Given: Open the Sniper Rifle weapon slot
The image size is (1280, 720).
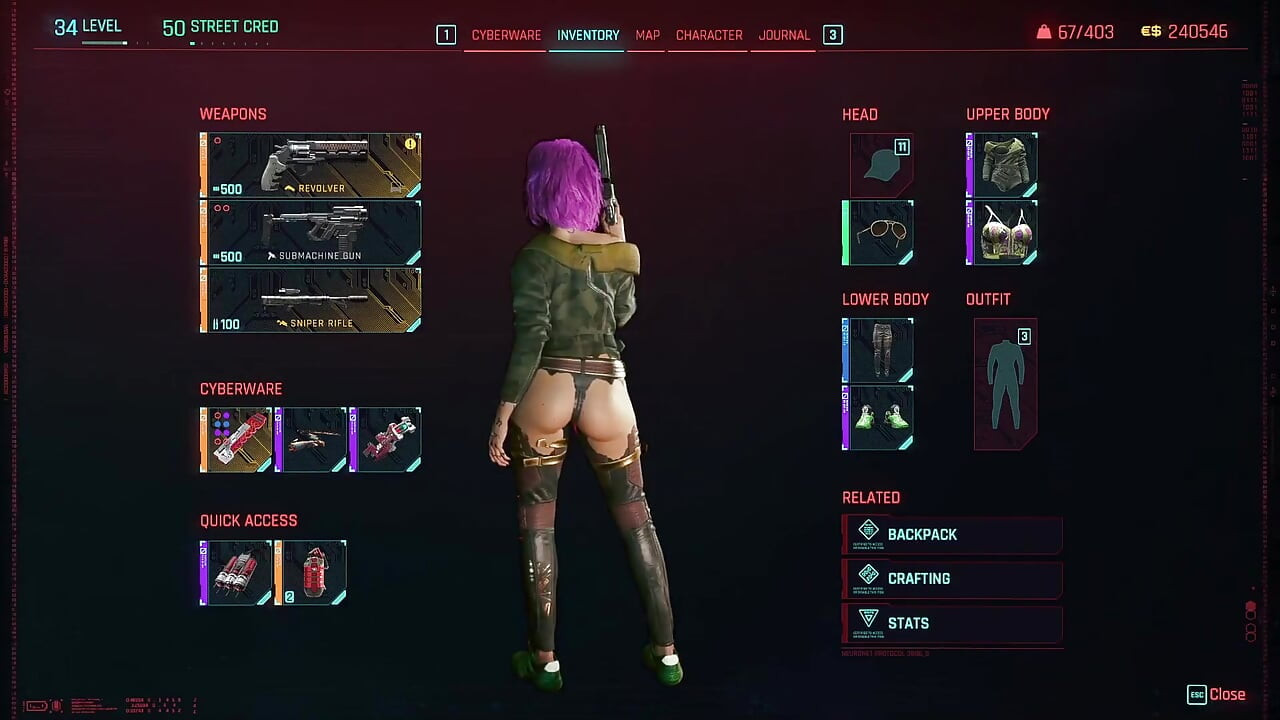Looking at the screenshot, I should pos(310,299).
